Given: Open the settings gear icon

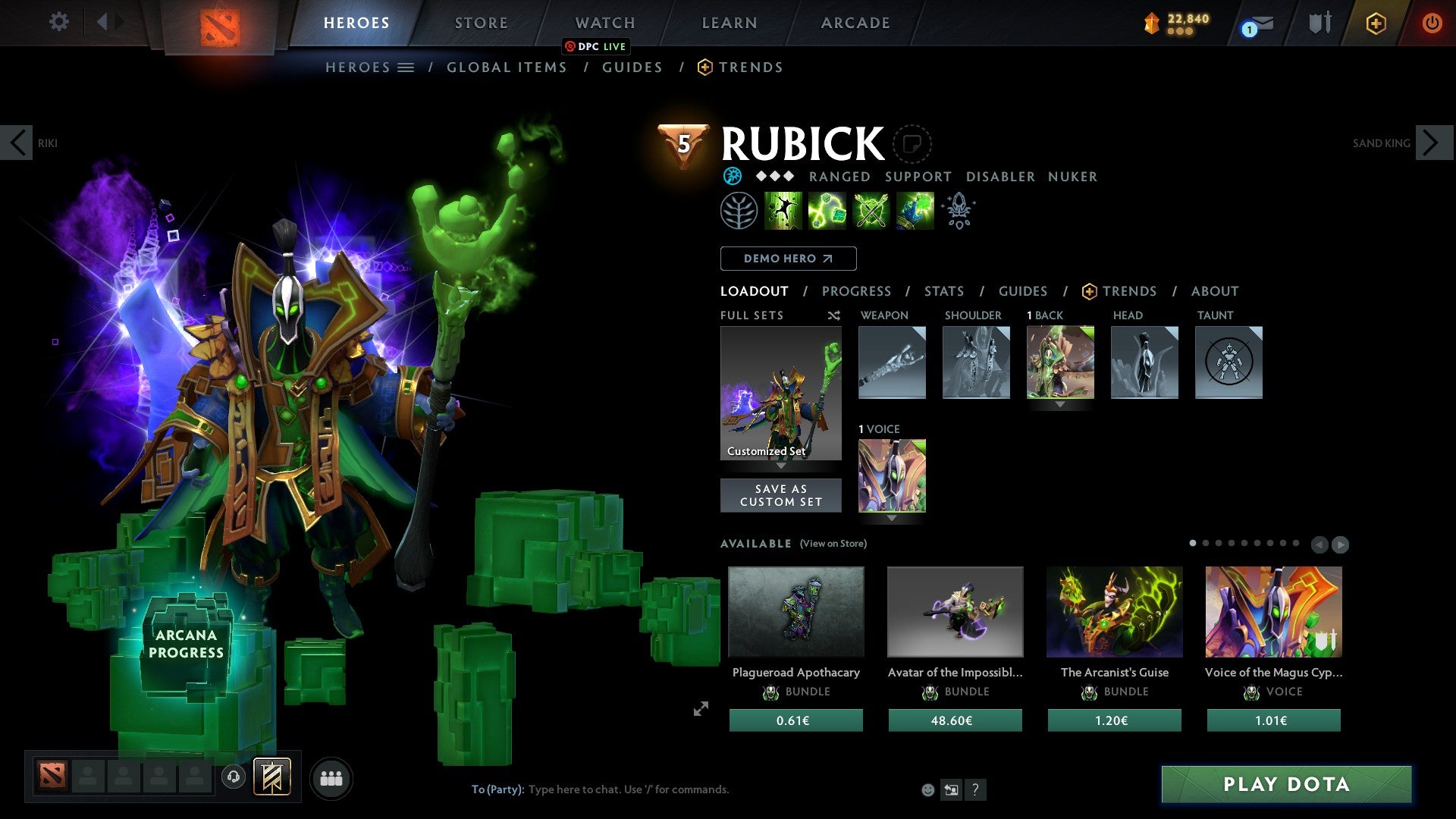Looking at the screenshot, I should [58, 22].
